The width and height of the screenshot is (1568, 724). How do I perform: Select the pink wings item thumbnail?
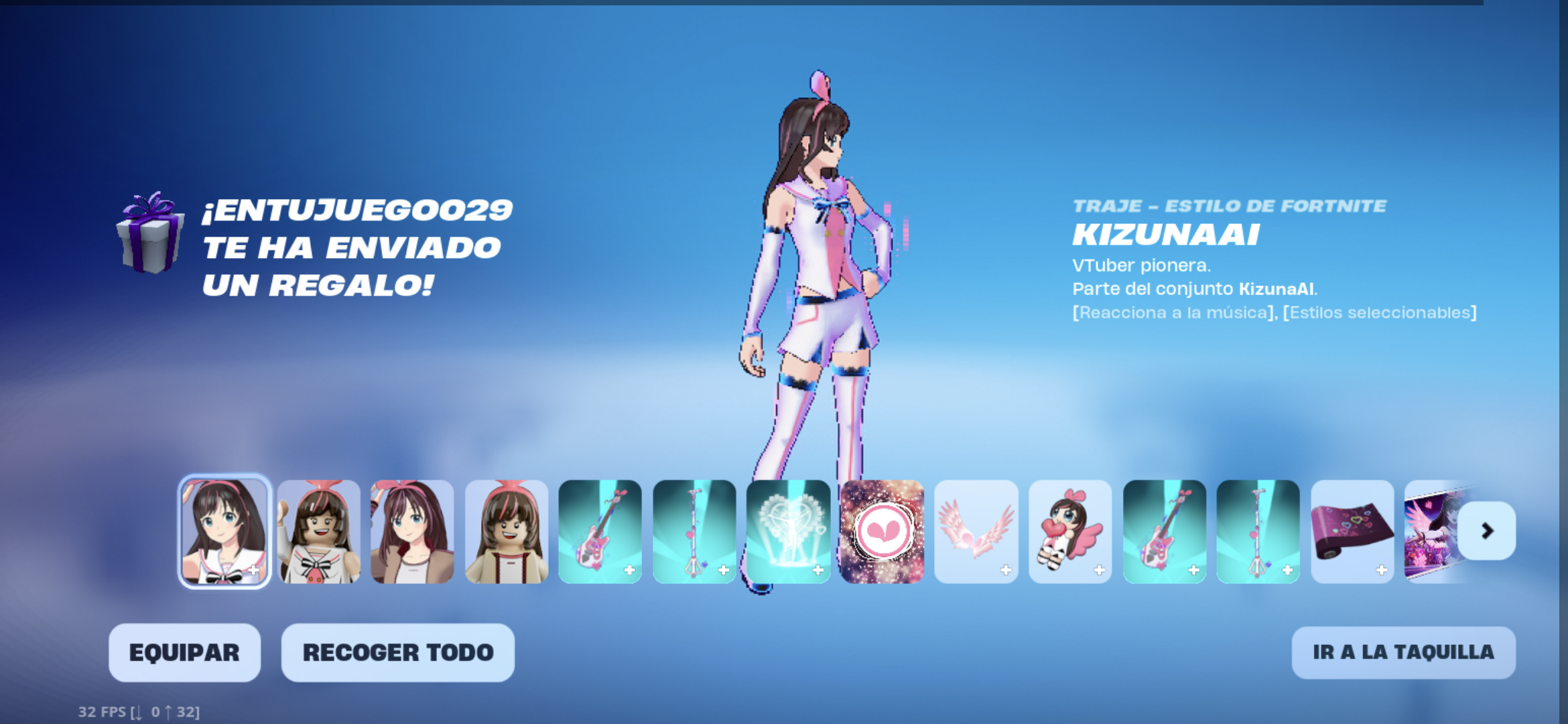click(976, 531)
